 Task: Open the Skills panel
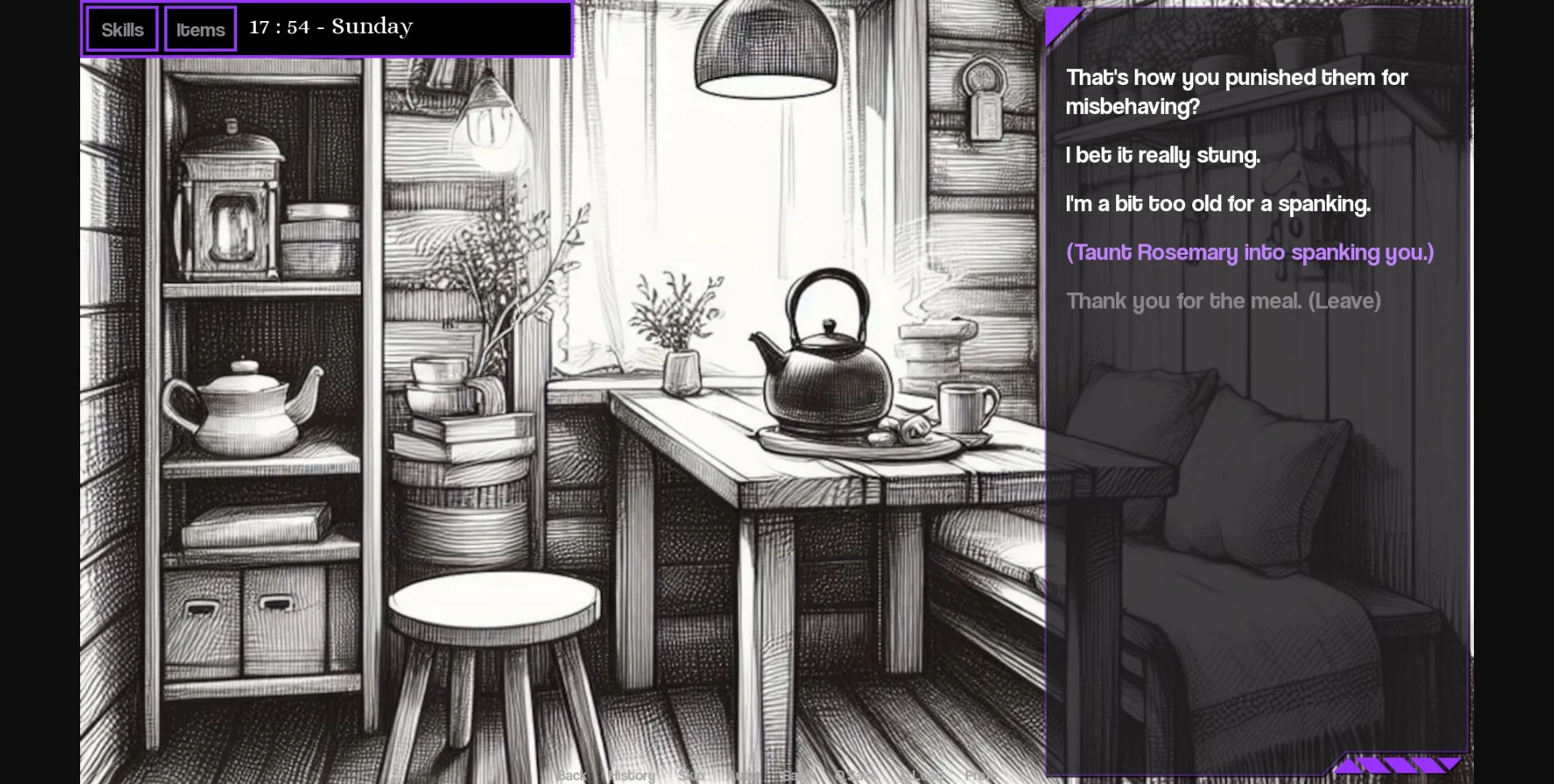tap(121, 28)
